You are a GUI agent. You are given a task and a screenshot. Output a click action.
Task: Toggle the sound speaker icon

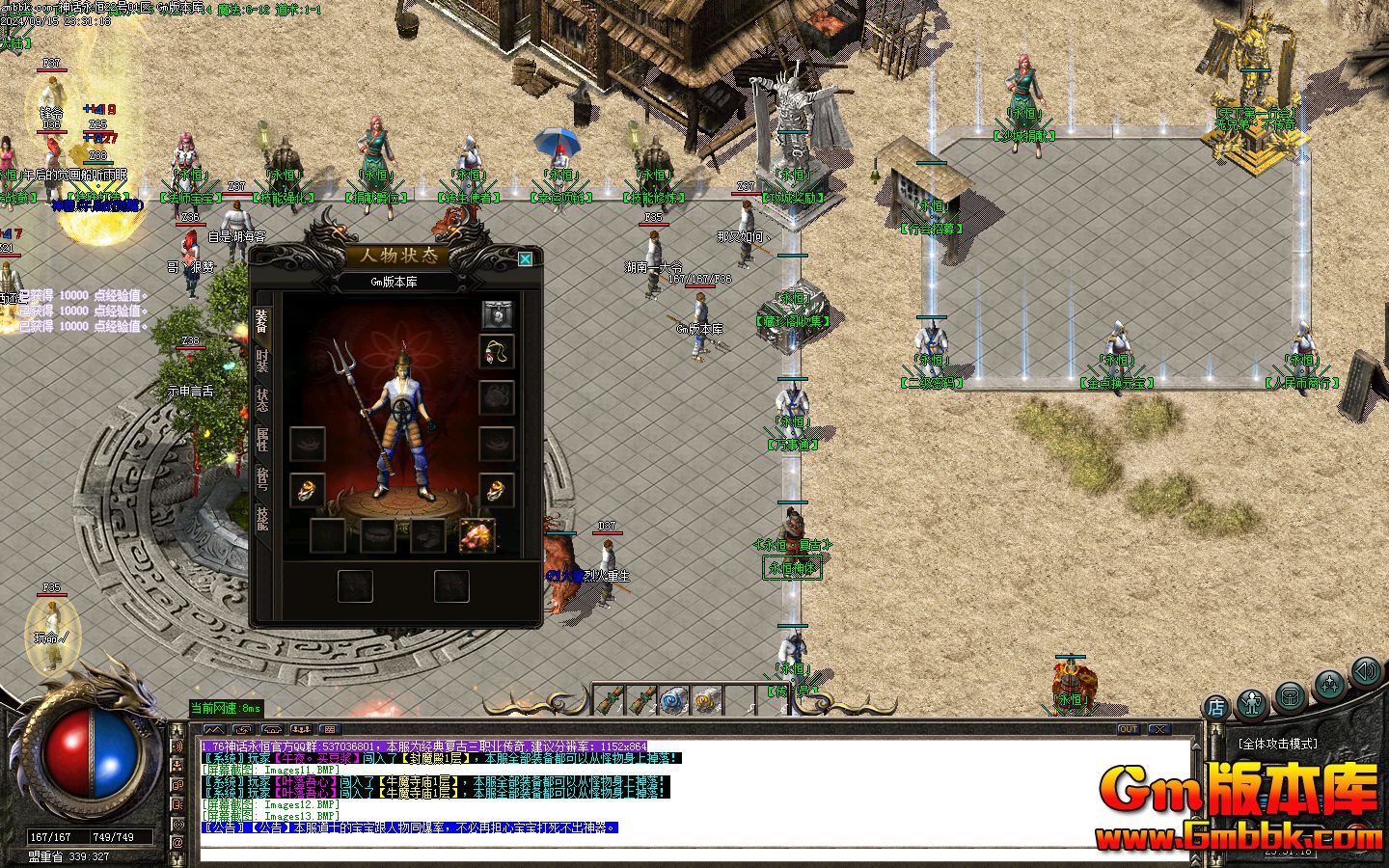[x=1365, y=671]
